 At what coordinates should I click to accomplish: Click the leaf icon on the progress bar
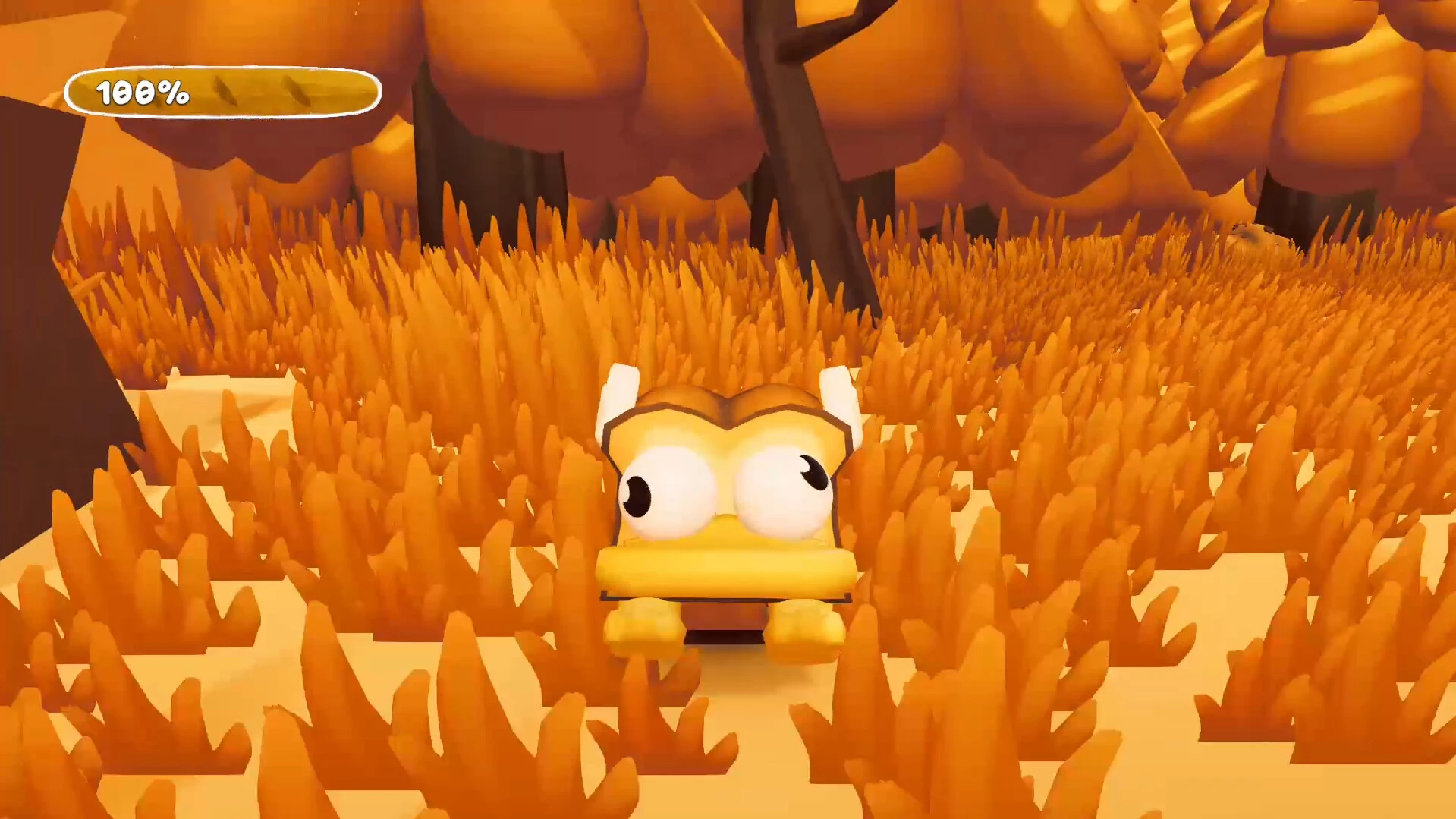click(x=226, y=93)
